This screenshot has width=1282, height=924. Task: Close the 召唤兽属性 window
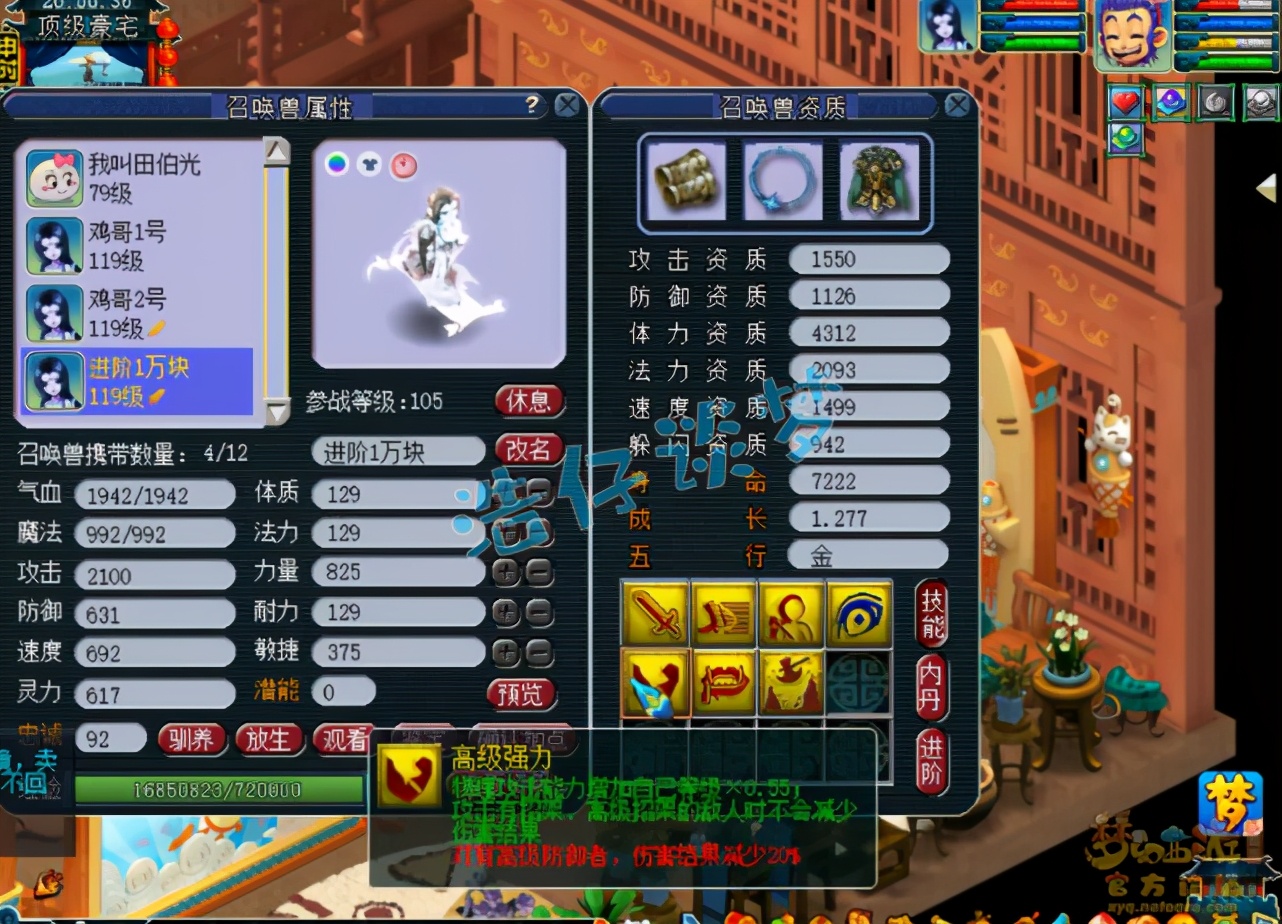[x=567, y=105]
